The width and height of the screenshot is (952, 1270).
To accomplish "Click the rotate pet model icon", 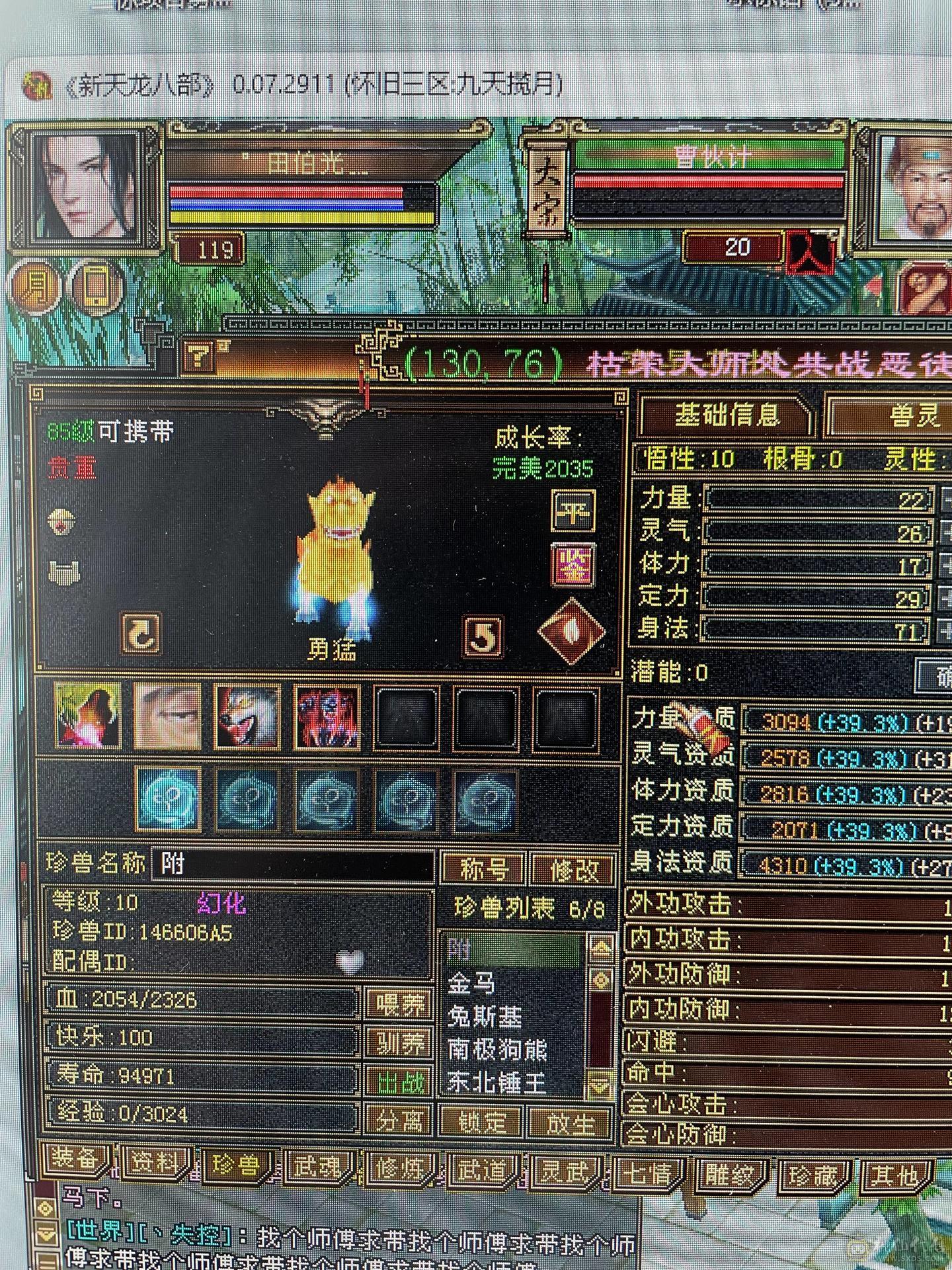I will tap(141, 635).
